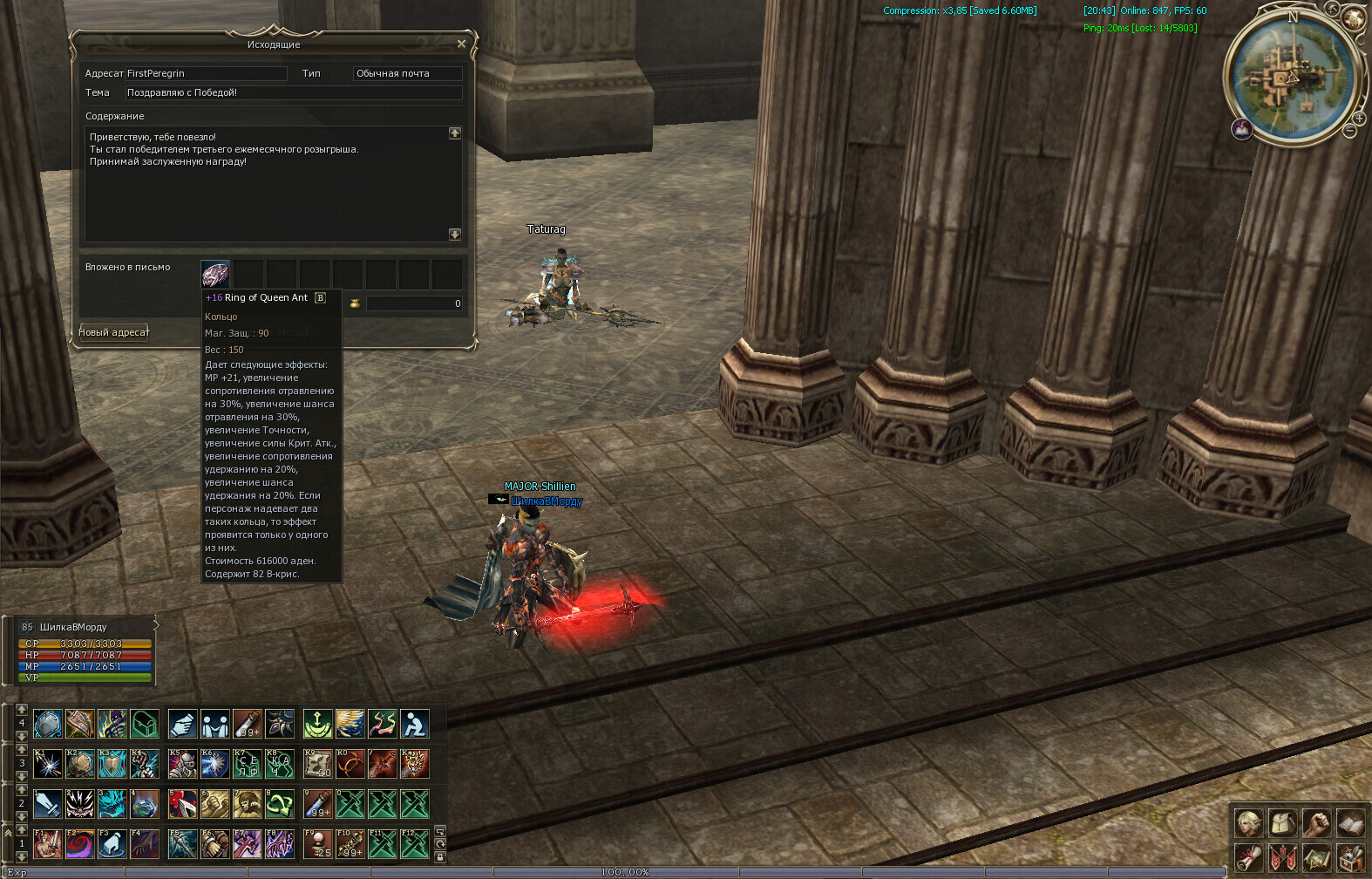Close the Исходящие mail window

pos(461,44)
